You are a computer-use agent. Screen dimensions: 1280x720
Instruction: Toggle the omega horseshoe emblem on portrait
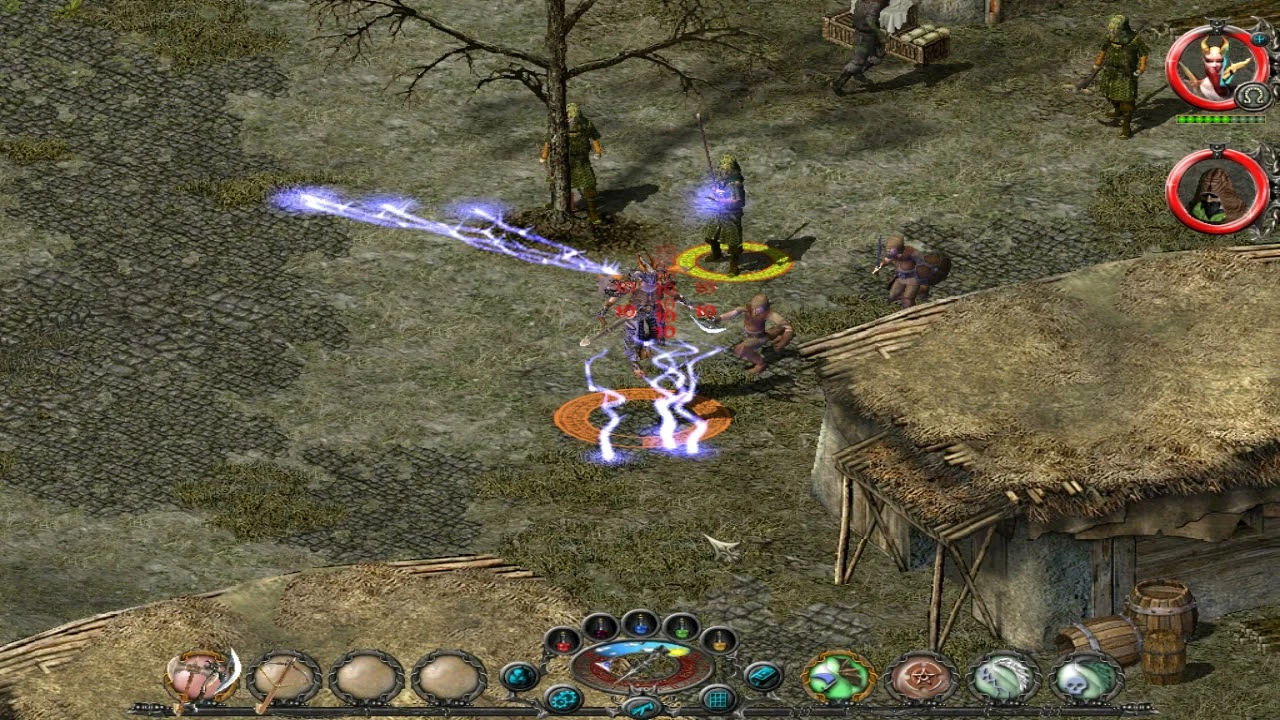1250,94
